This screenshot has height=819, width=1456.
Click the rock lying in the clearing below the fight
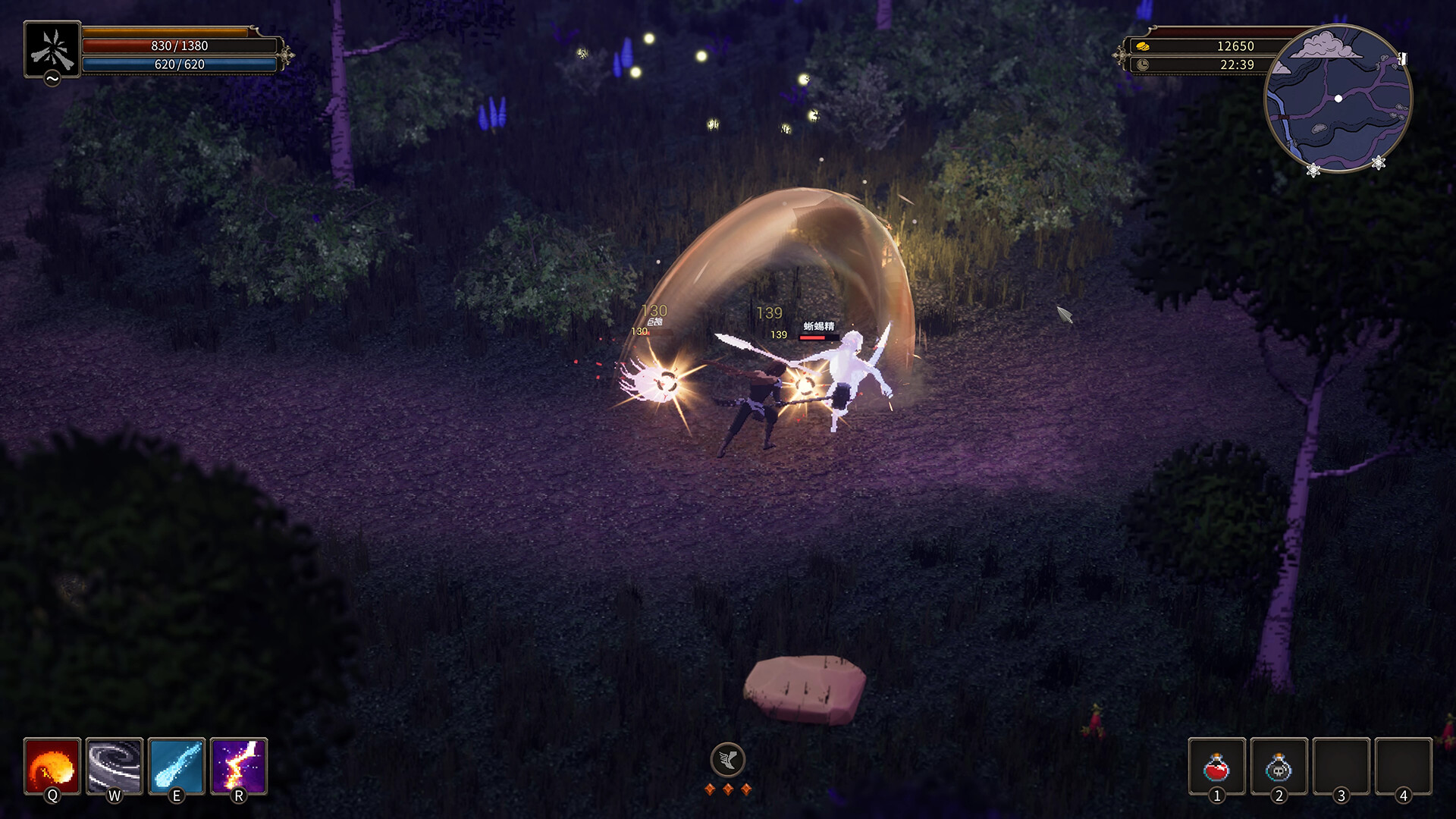(x=808, y=686)
